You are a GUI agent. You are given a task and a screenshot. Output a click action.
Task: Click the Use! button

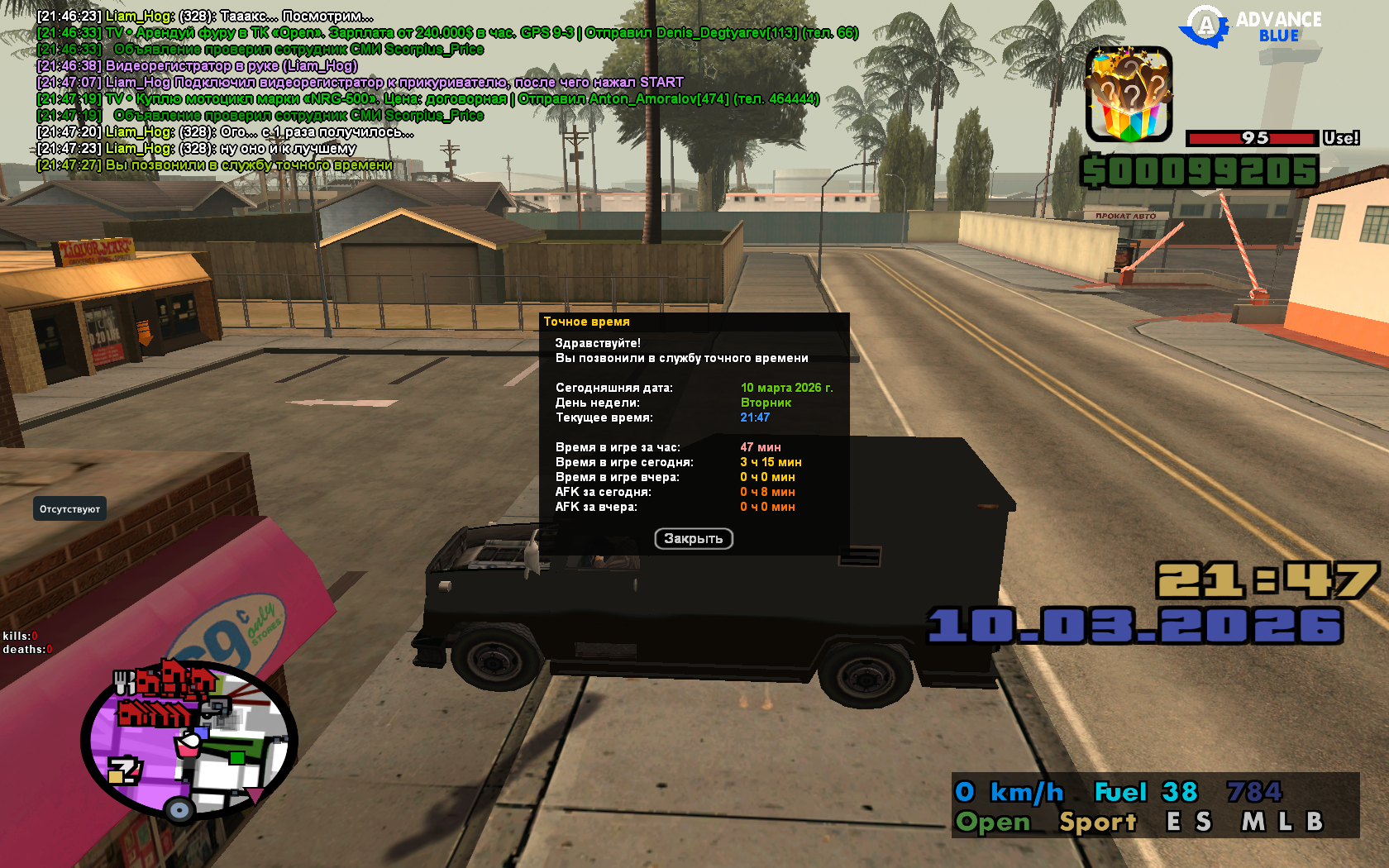pyautogui.click(x=1340, y=138)
